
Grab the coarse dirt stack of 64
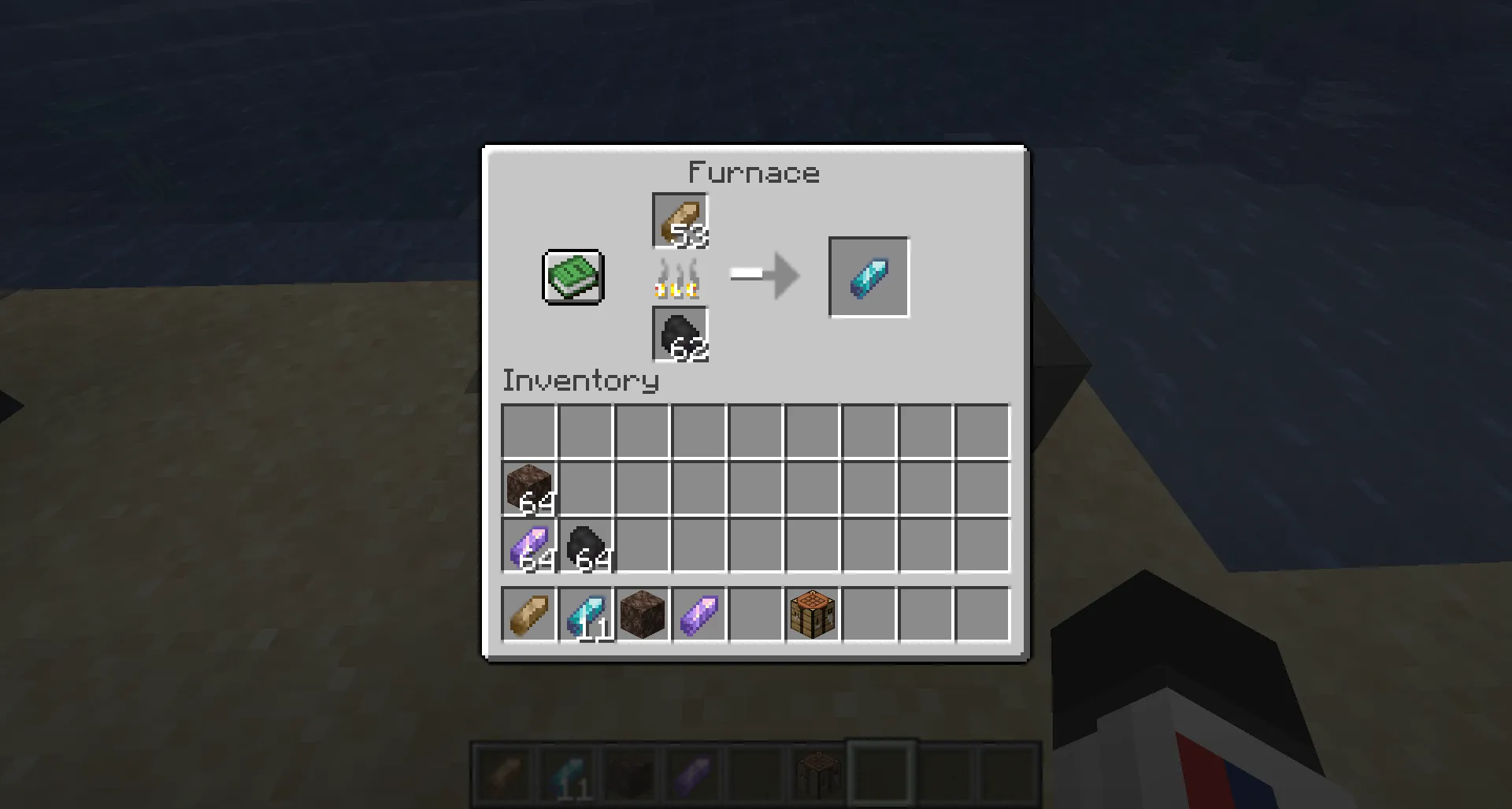point(528,488)
